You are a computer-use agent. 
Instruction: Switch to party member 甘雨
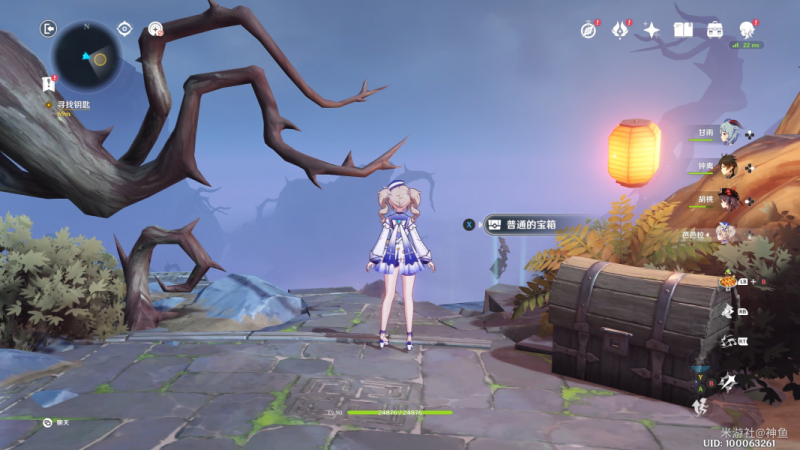coord(726,132)
